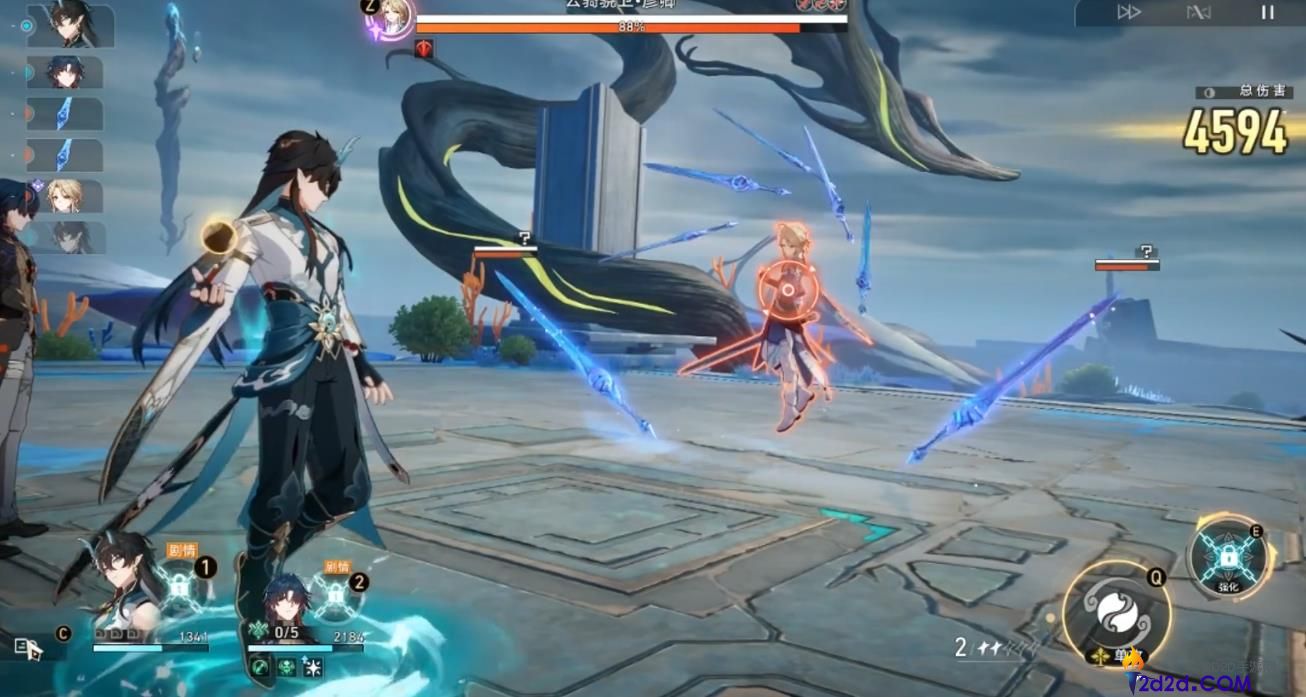1306x697 pixels.
Task: Inspect Blade's green circular buff icon
Action: 262,668
